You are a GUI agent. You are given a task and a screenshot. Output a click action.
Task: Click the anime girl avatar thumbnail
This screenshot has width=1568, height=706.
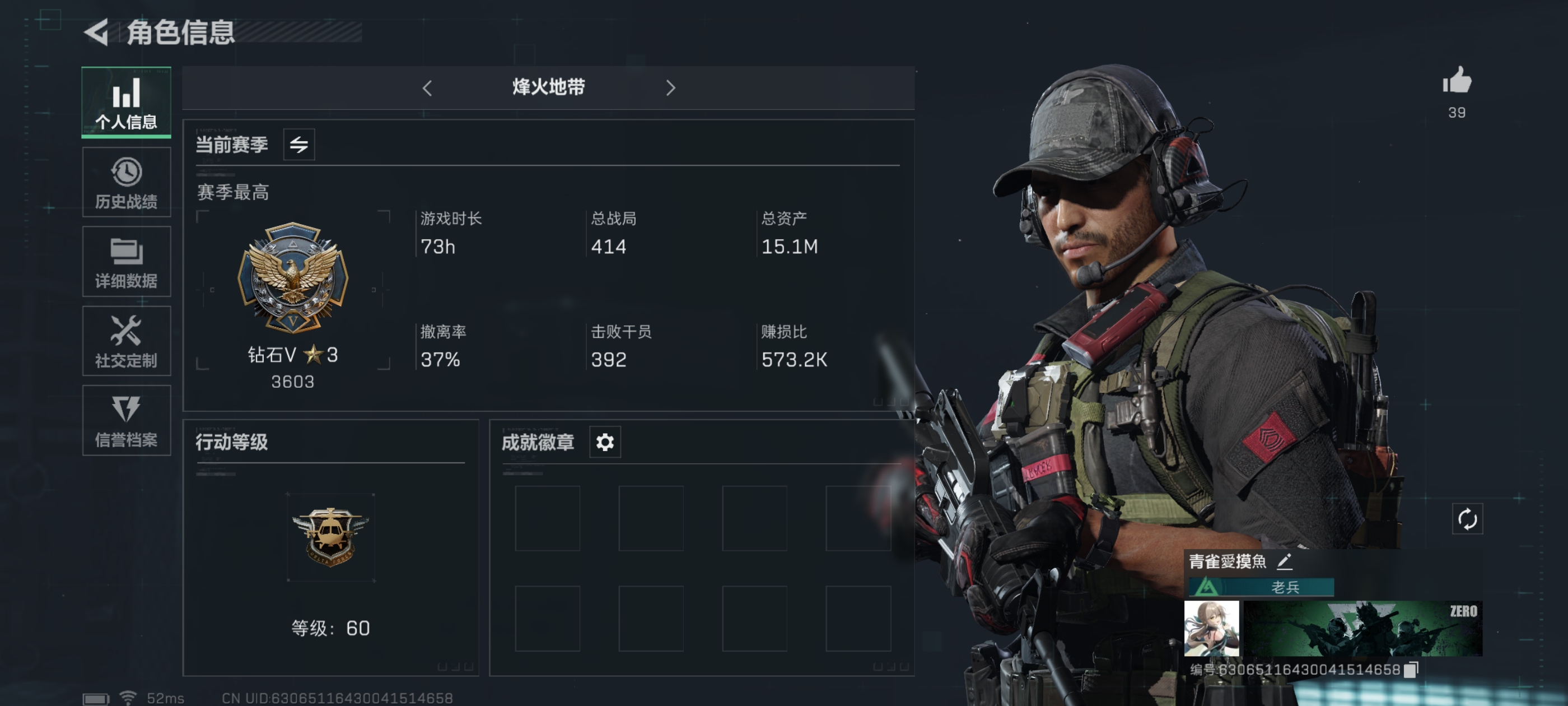(x=1212, y=629)
